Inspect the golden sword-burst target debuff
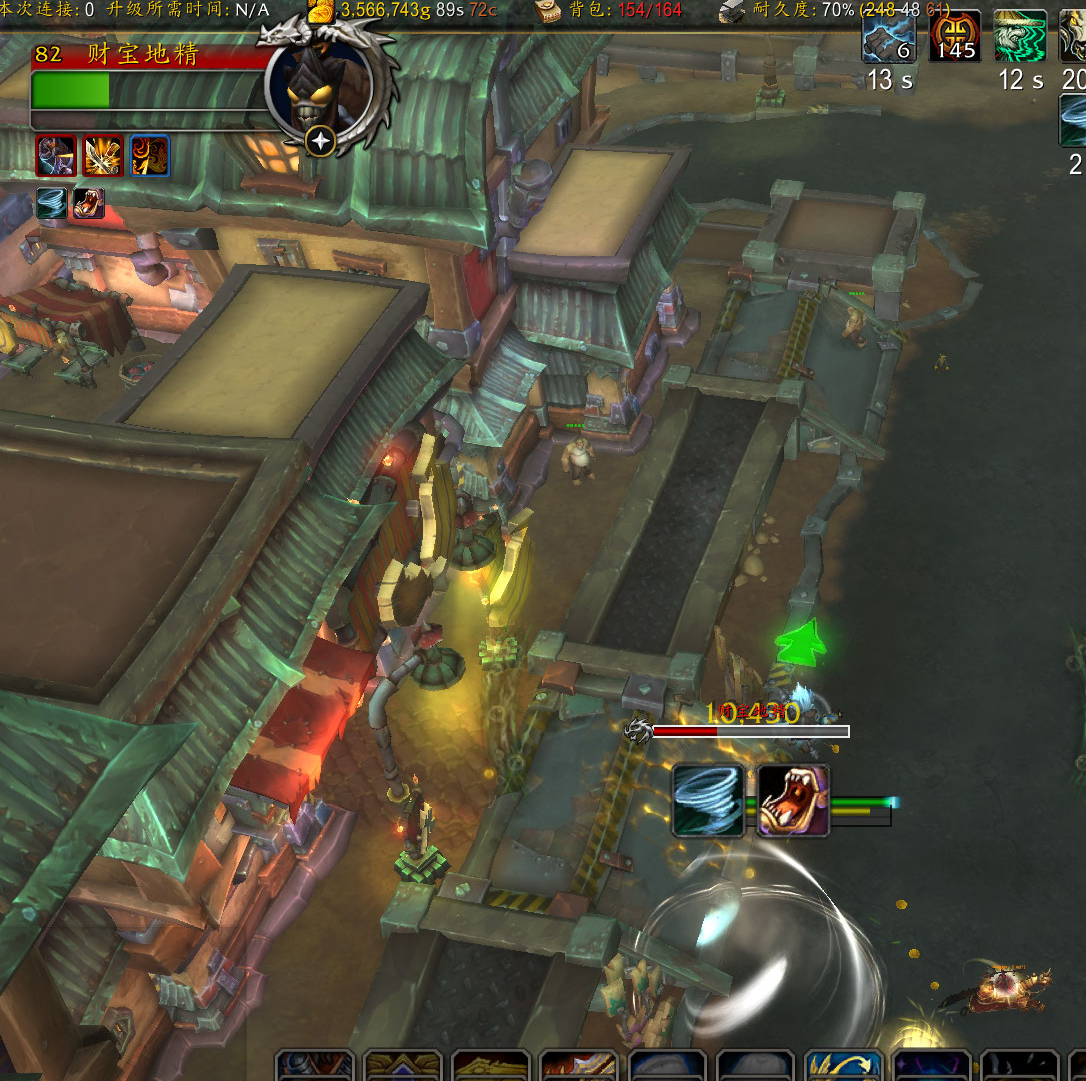1086x1081 pixels. (x=103, y=156)
